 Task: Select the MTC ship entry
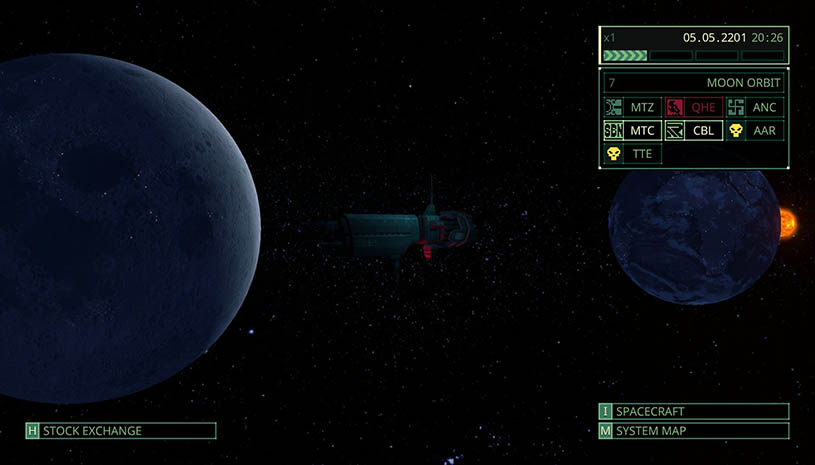[x=632, y=131]
